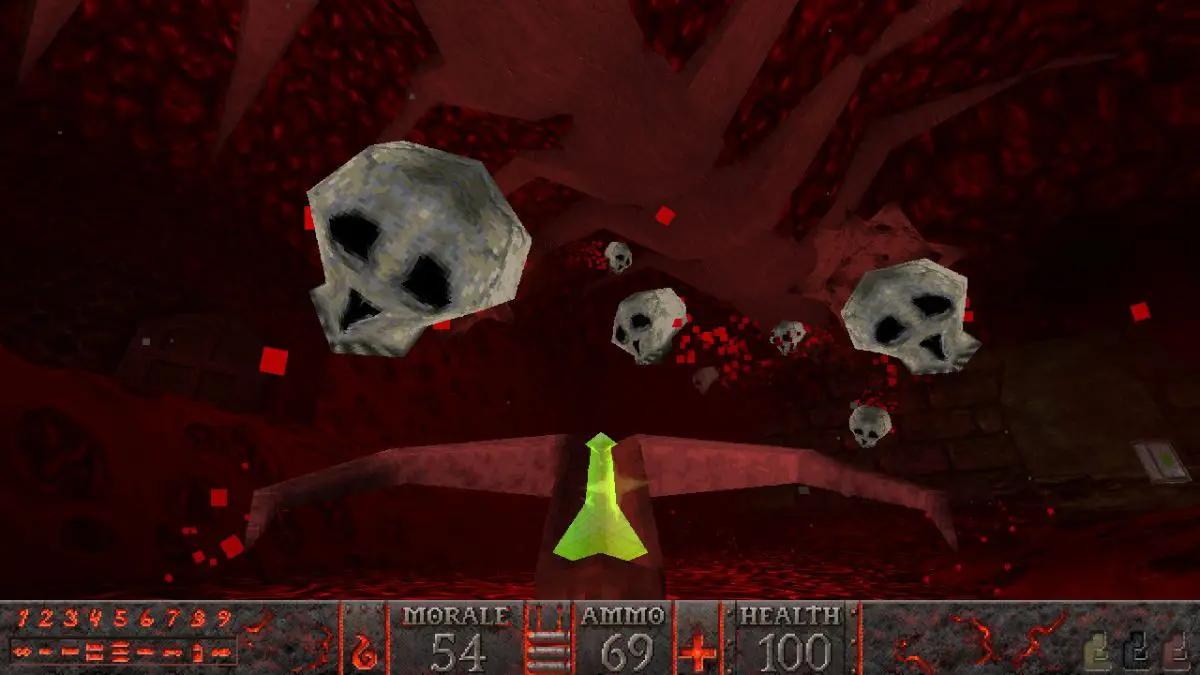
Task: Select weapon slot number 2
Action: (46, 619)
